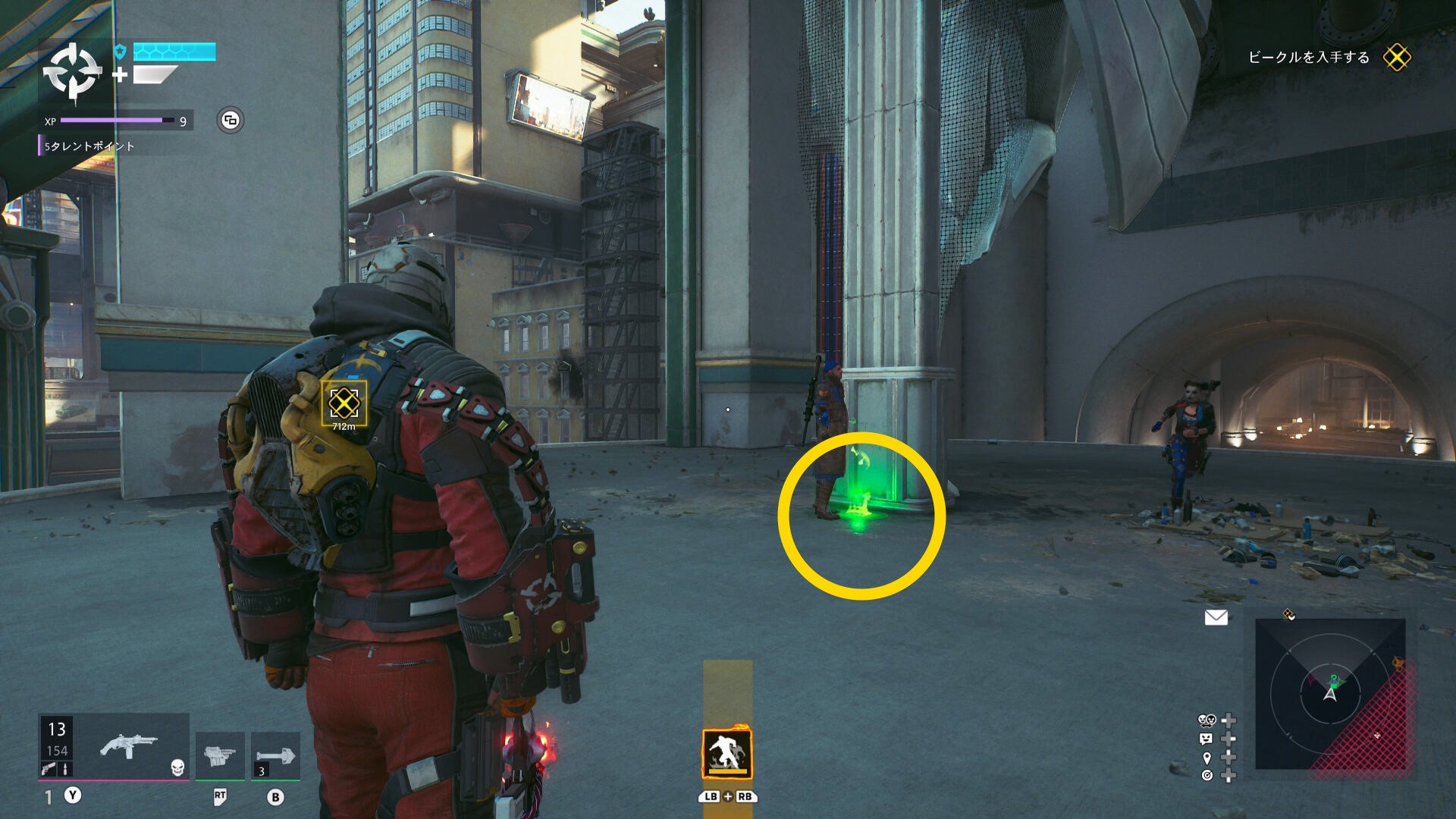Choose the grenade slot showing 3
This screenshot has width=1456, height=819.
tap(275, 755)
